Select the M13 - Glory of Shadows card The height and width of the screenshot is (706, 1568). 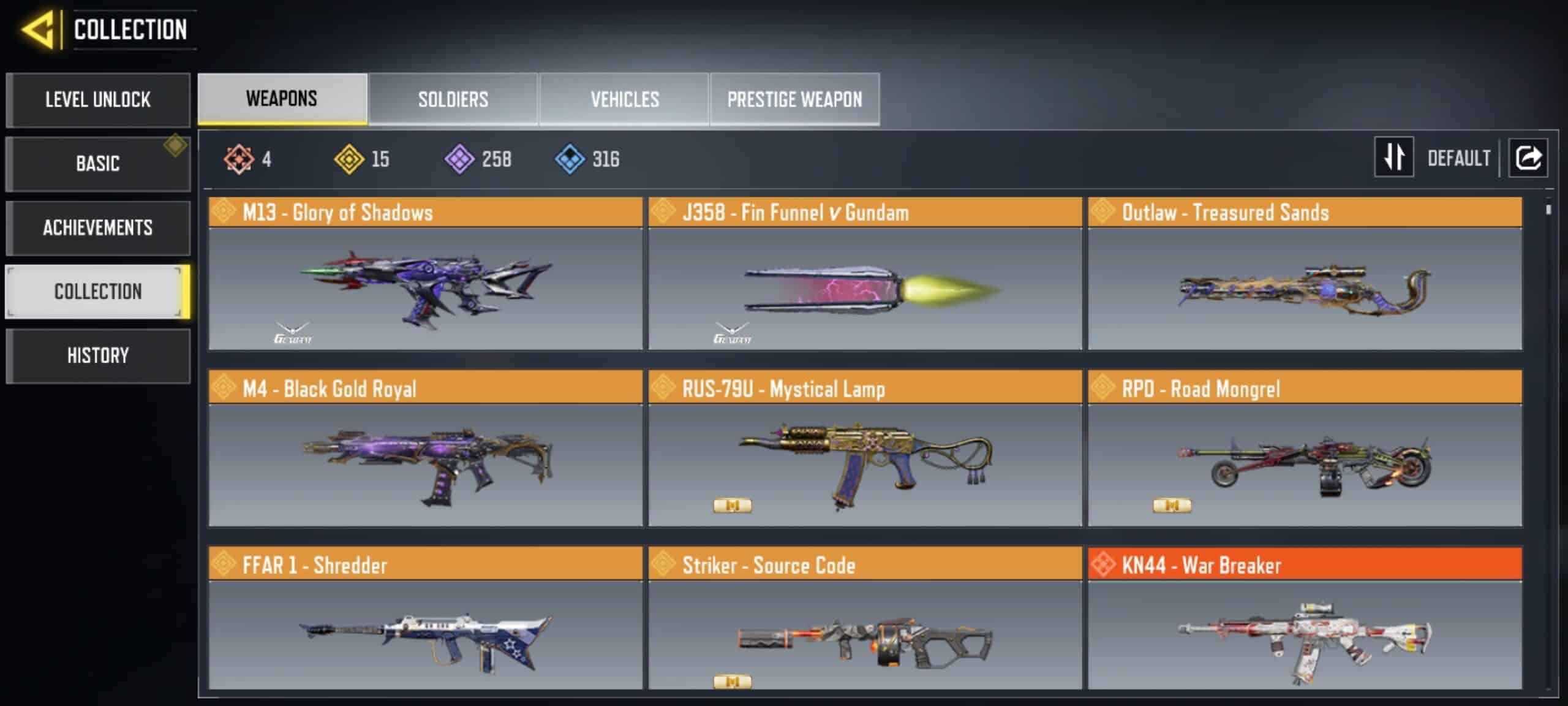[x=425, y=274]
